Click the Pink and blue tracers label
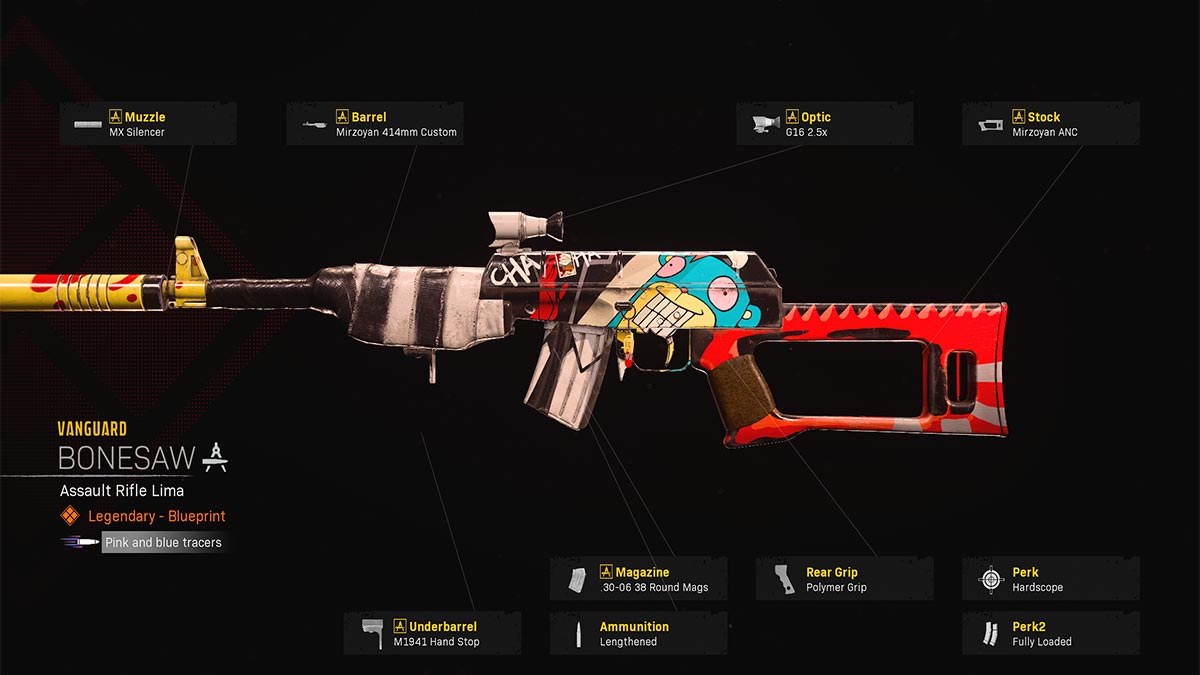This screenshot has width=1200, height=675. click(163, 542)
